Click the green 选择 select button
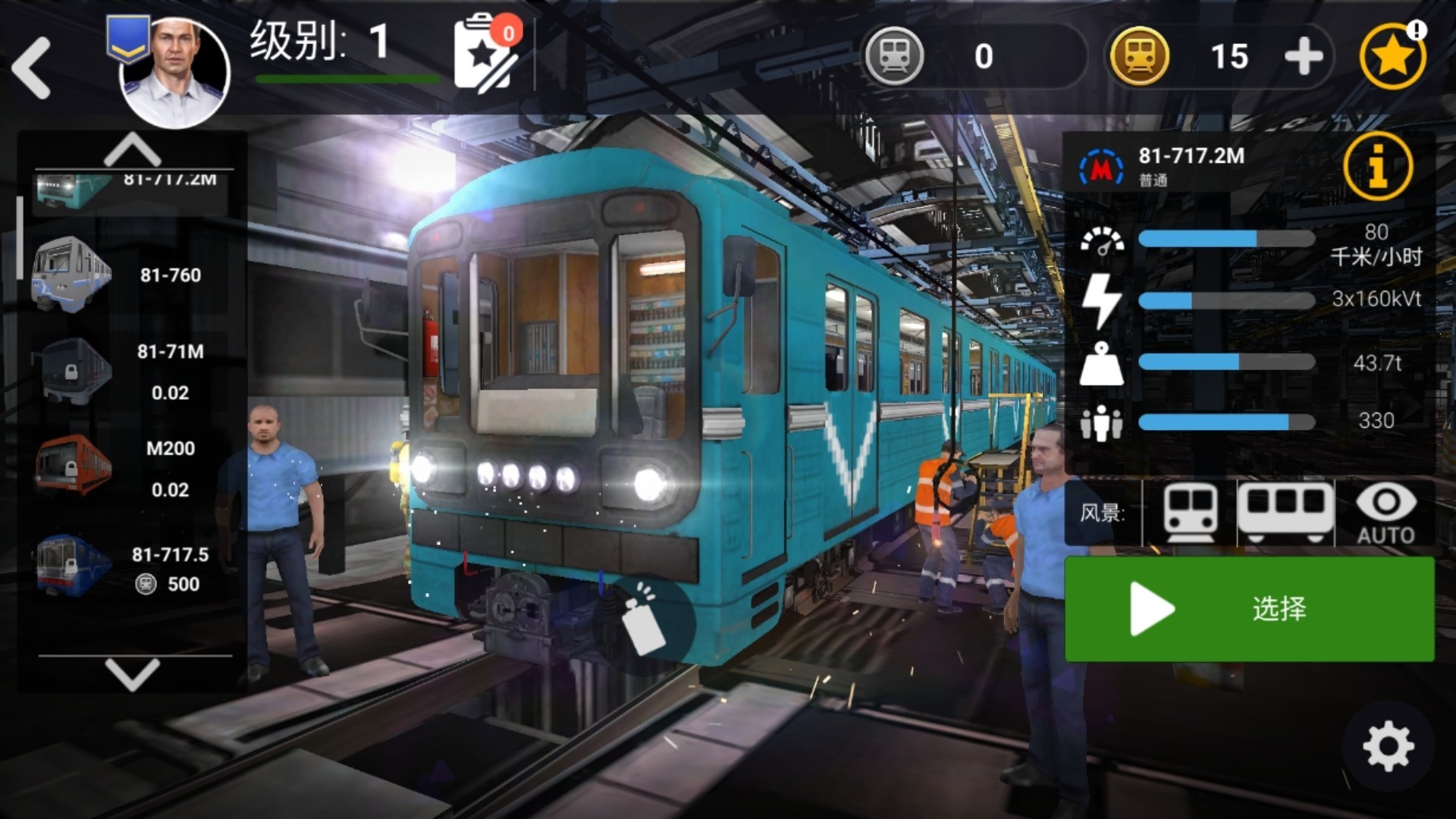 [1249, 609]
